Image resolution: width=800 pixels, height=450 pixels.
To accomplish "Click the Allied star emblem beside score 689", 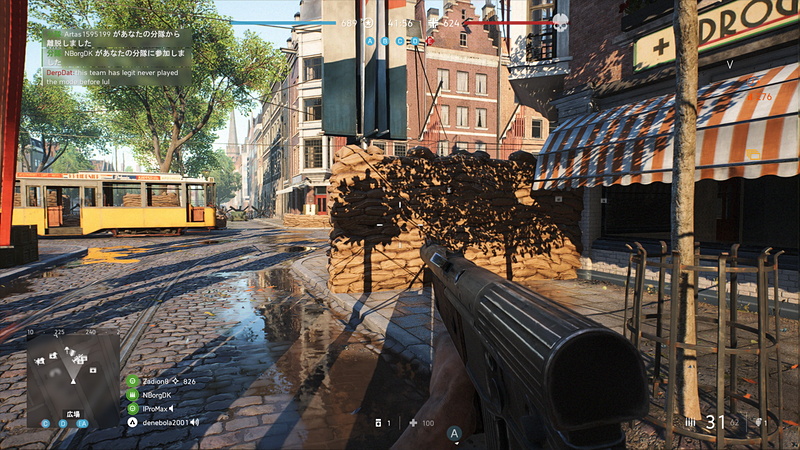I will pyautogui.click(x=367, y=22).
